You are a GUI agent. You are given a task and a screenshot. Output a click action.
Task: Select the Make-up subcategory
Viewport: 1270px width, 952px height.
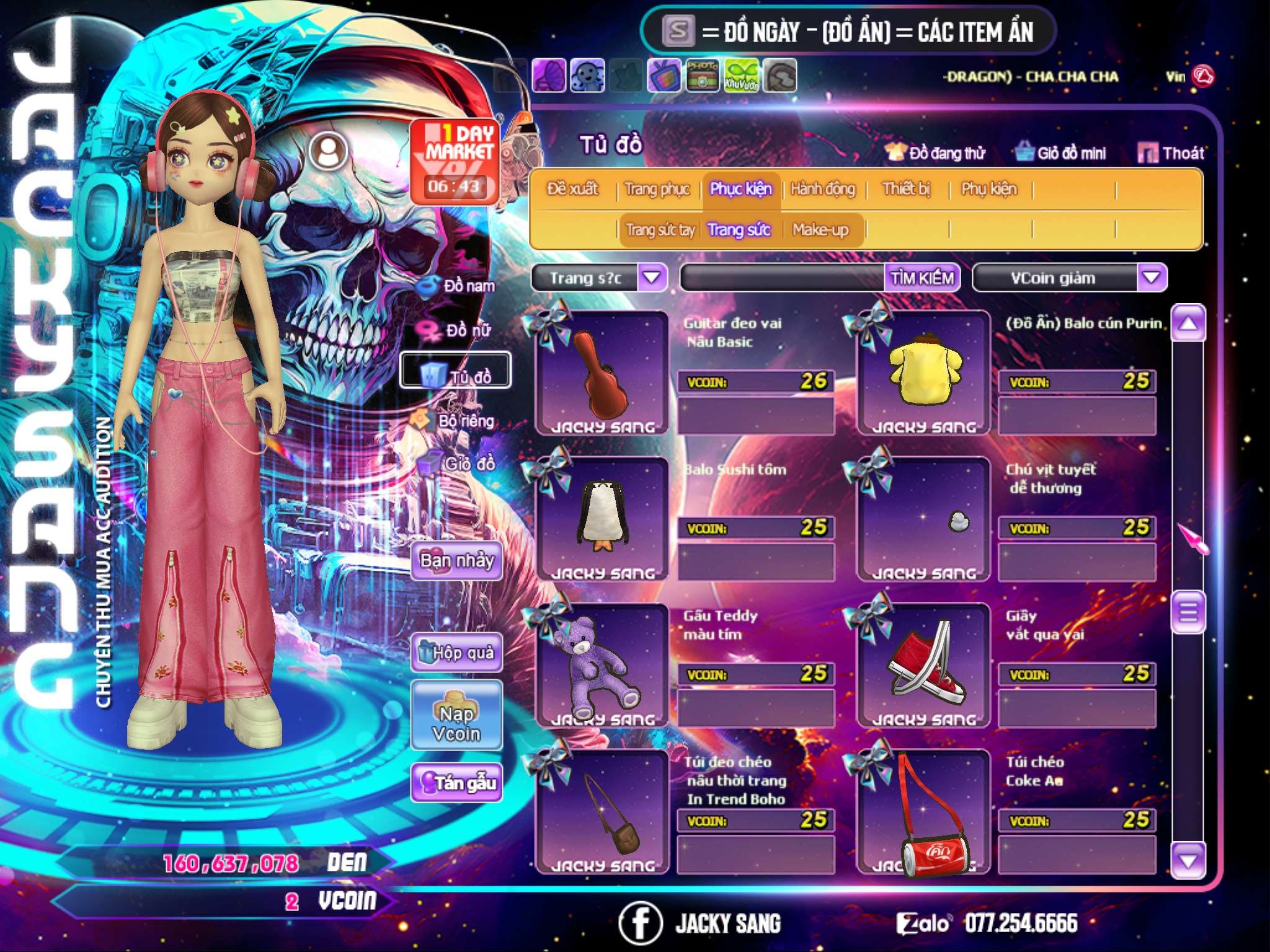pyautogui.click(x=820, y=230)
